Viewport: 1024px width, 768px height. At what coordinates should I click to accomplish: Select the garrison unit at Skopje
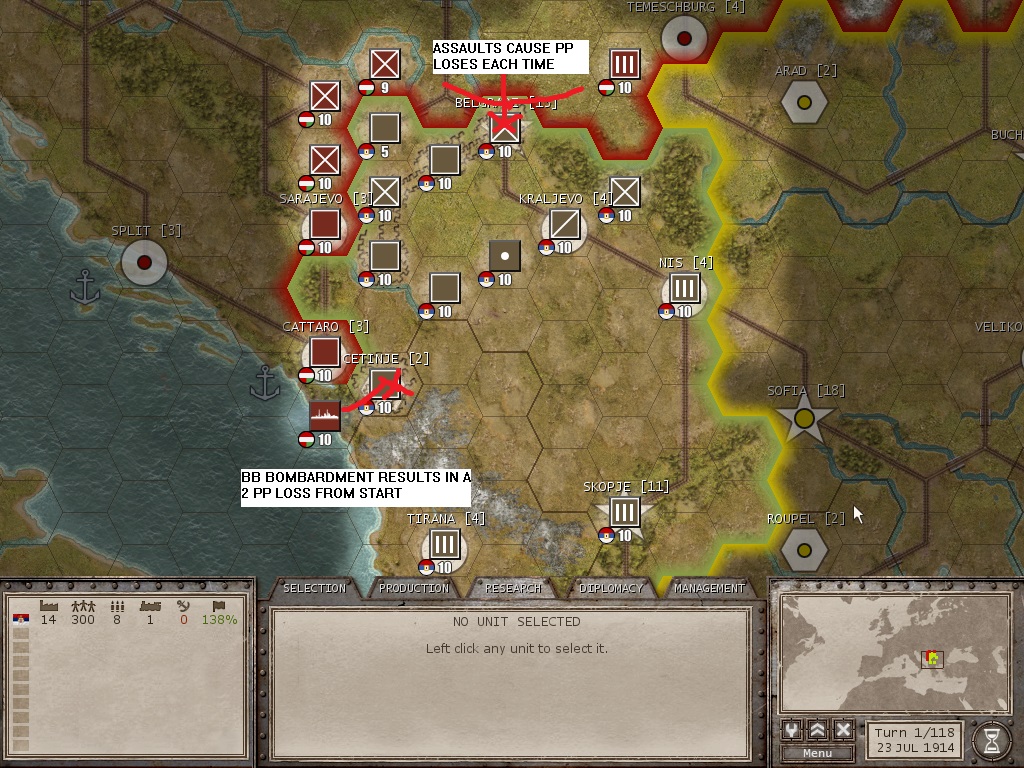coord(624,513)
